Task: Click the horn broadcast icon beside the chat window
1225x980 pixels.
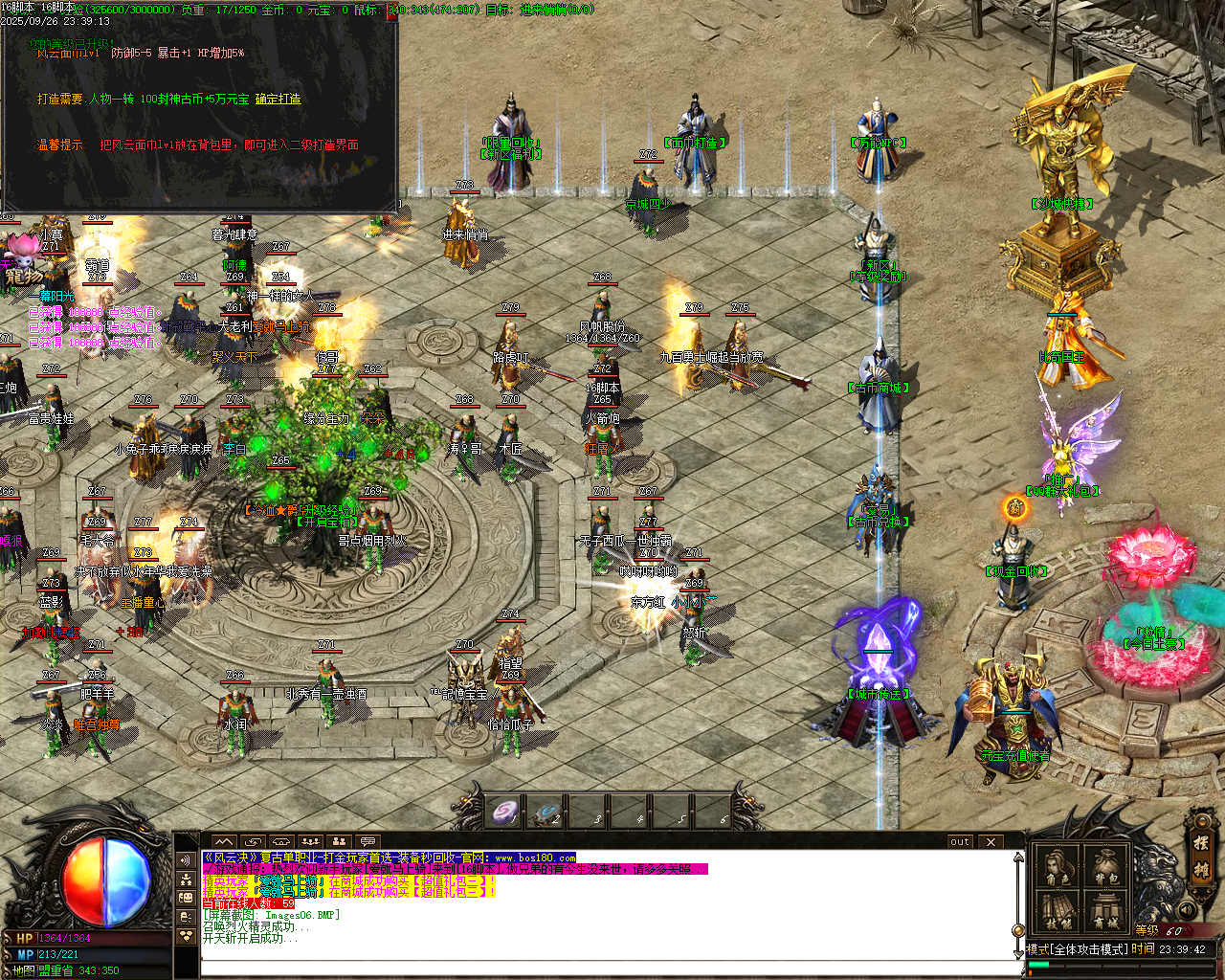Action: (186, 859)
